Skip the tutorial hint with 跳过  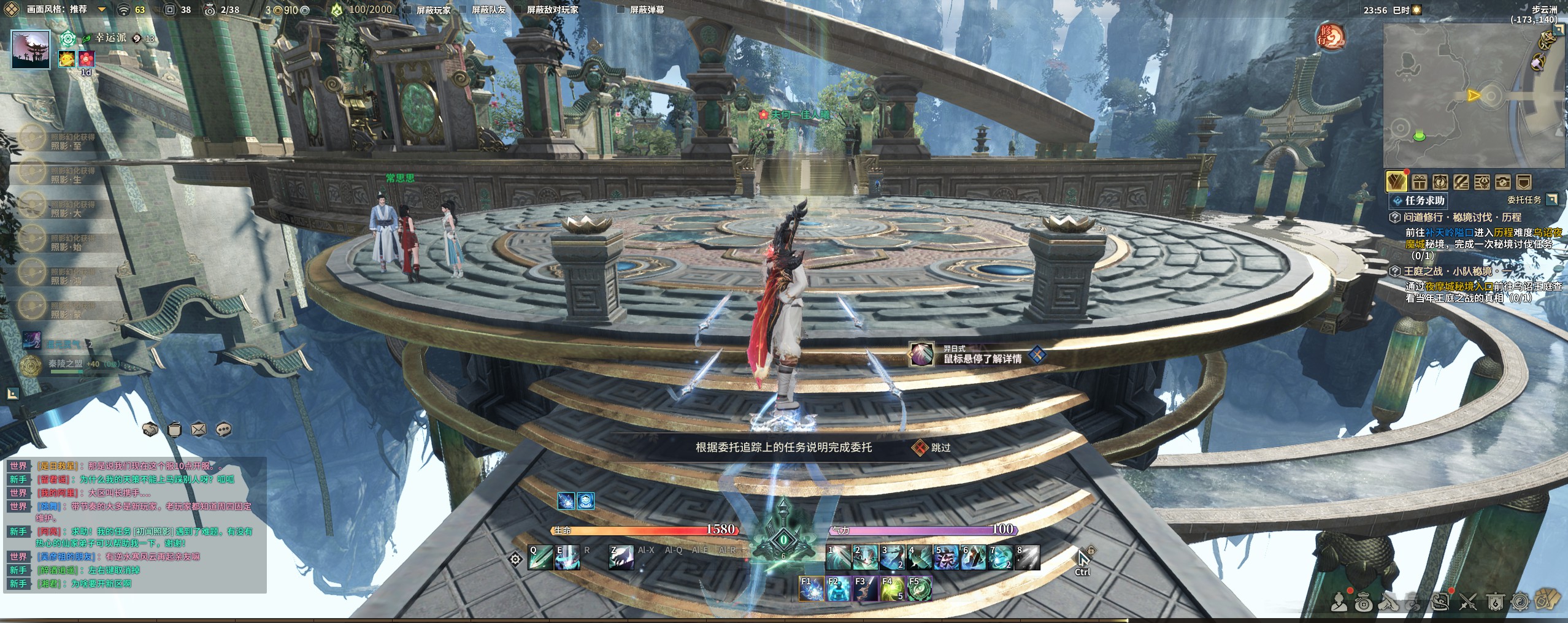[x=932, y=448]
